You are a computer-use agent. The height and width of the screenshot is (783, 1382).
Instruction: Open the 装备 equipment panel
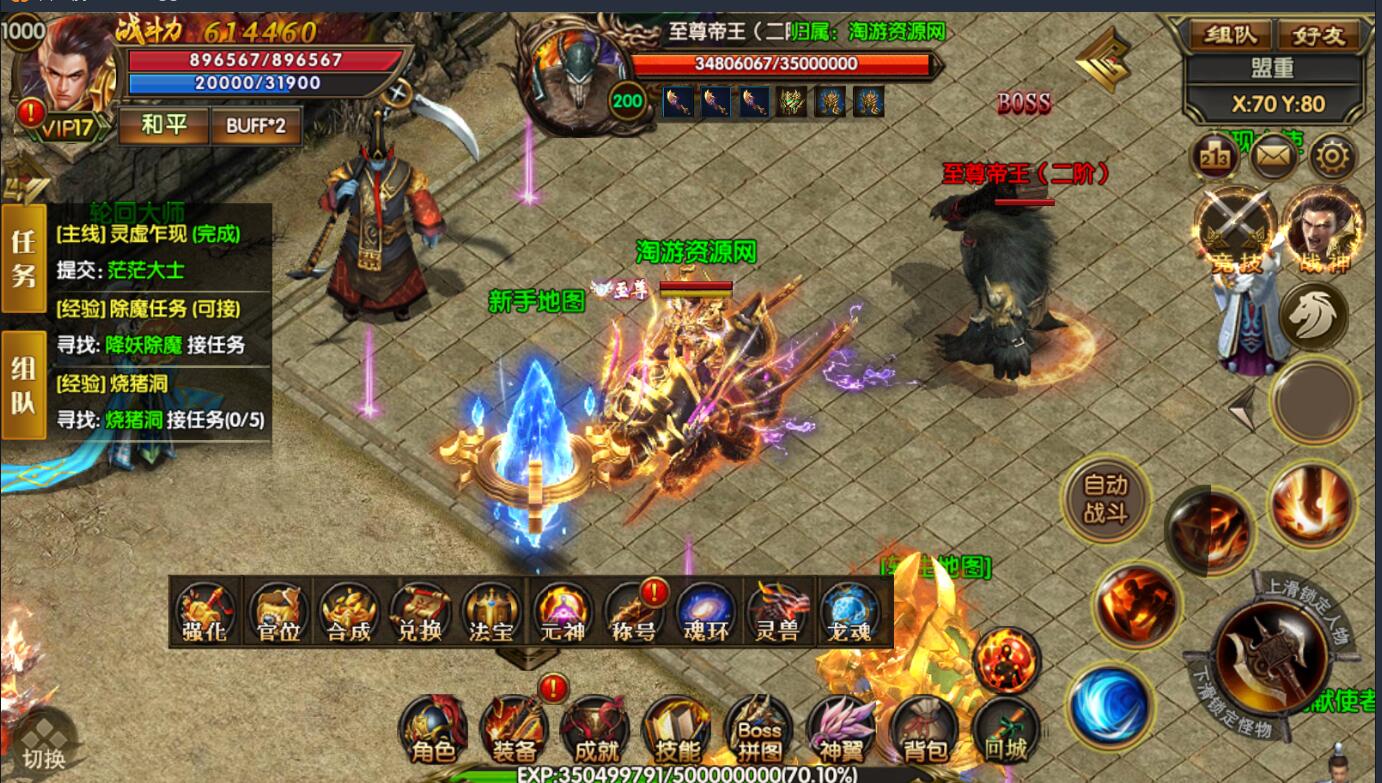[x=513, y=728]
